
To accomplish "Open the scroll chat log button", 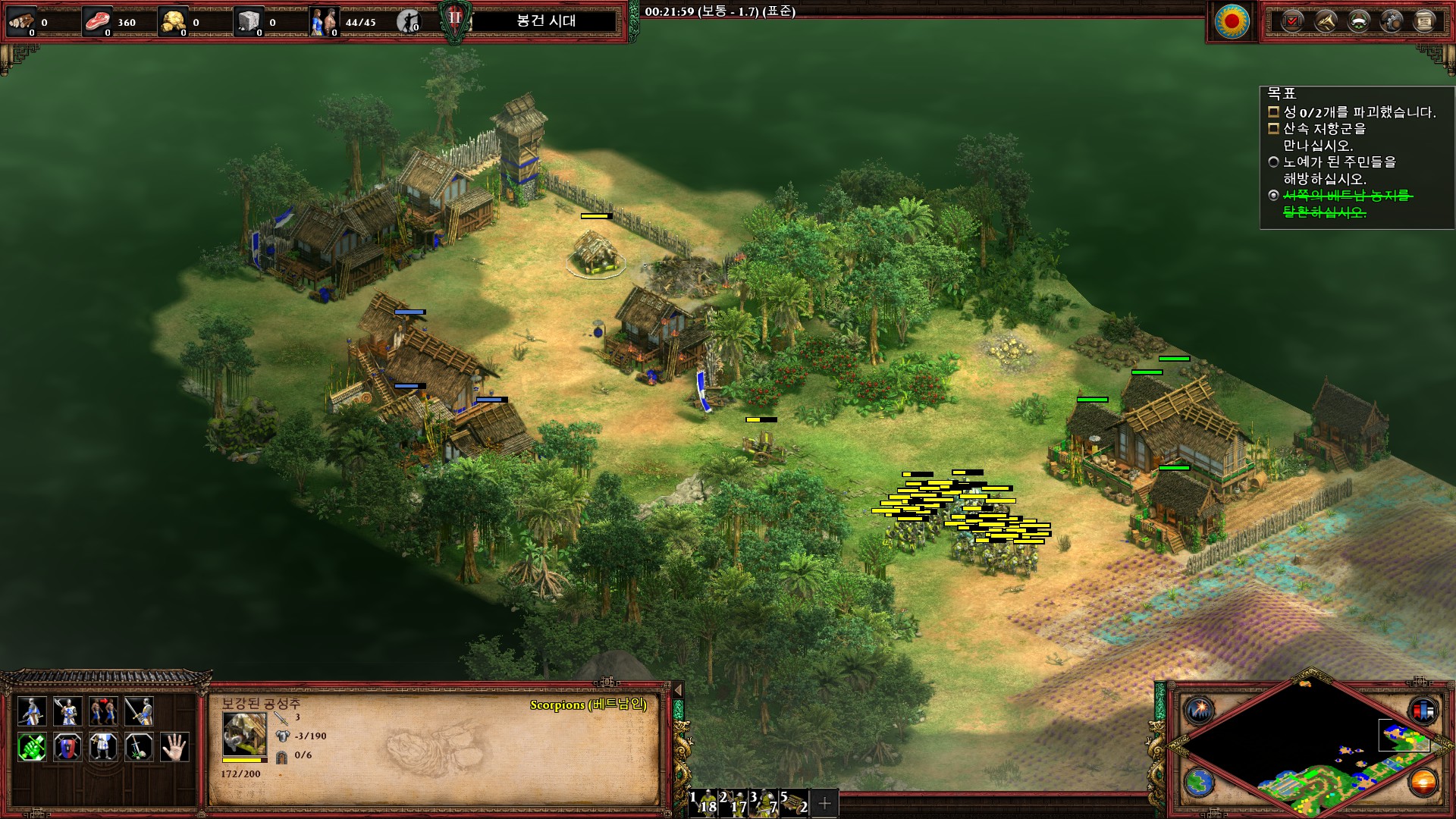I will pyautogui.click(x=1424, y=21).
